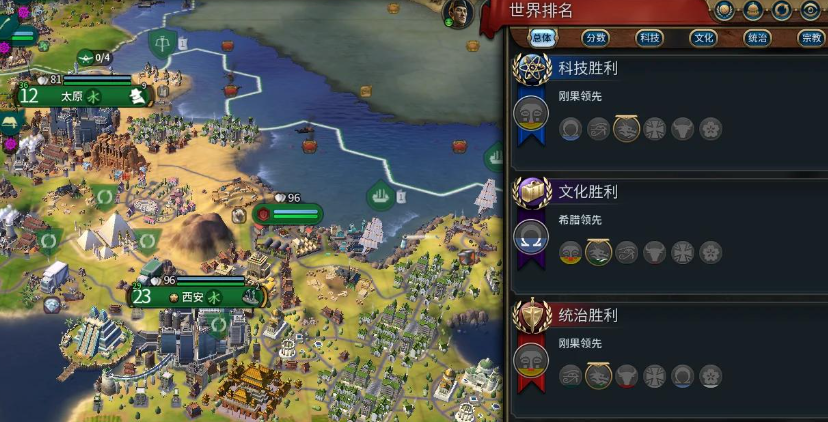
Task: Open the 科技 science tab
Action: pos(650,38)
